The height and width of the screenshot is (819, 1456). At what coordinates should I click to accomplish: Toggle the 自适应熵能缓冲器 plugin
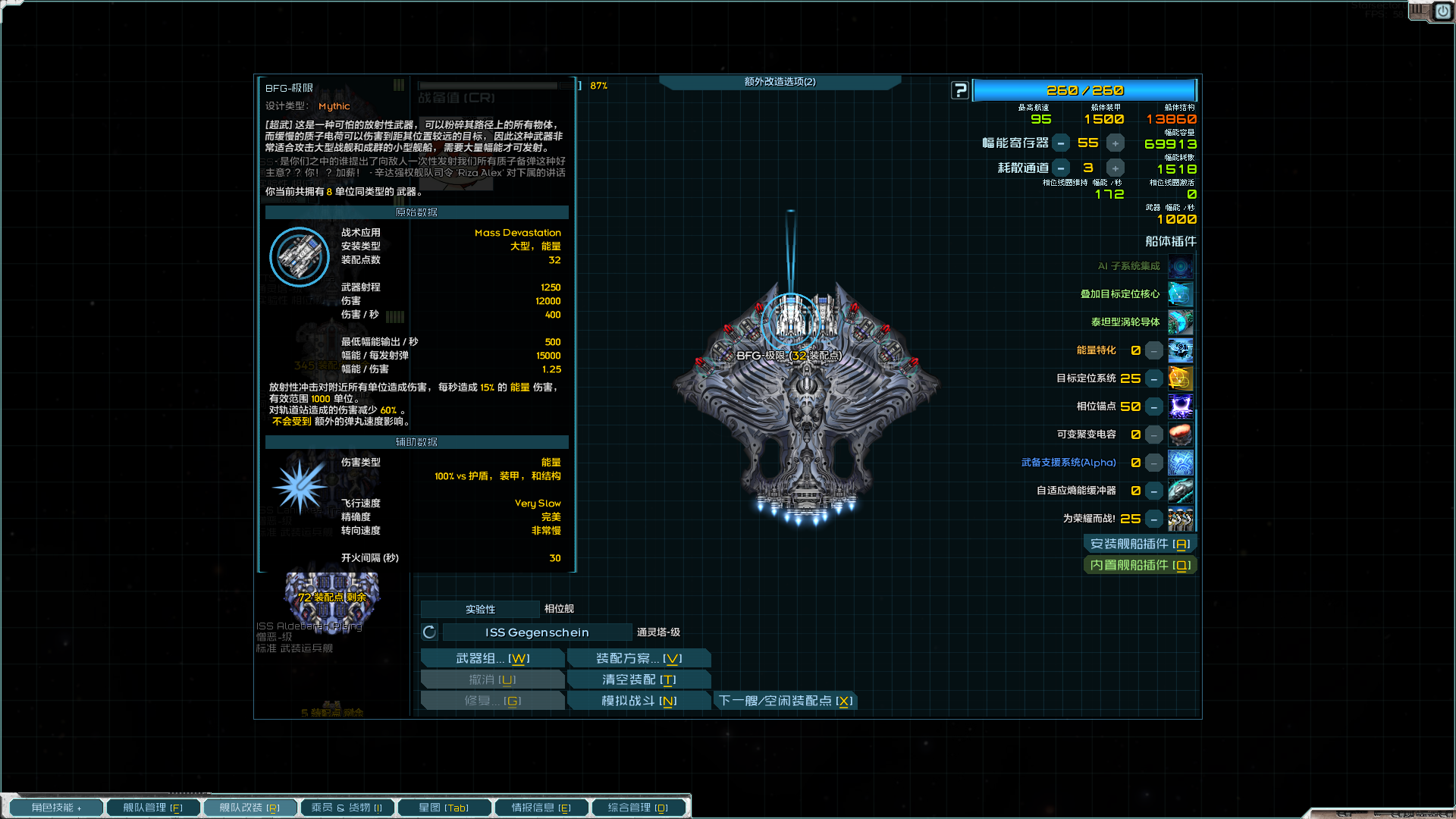pyautogui.click(x=1181, y=491)
